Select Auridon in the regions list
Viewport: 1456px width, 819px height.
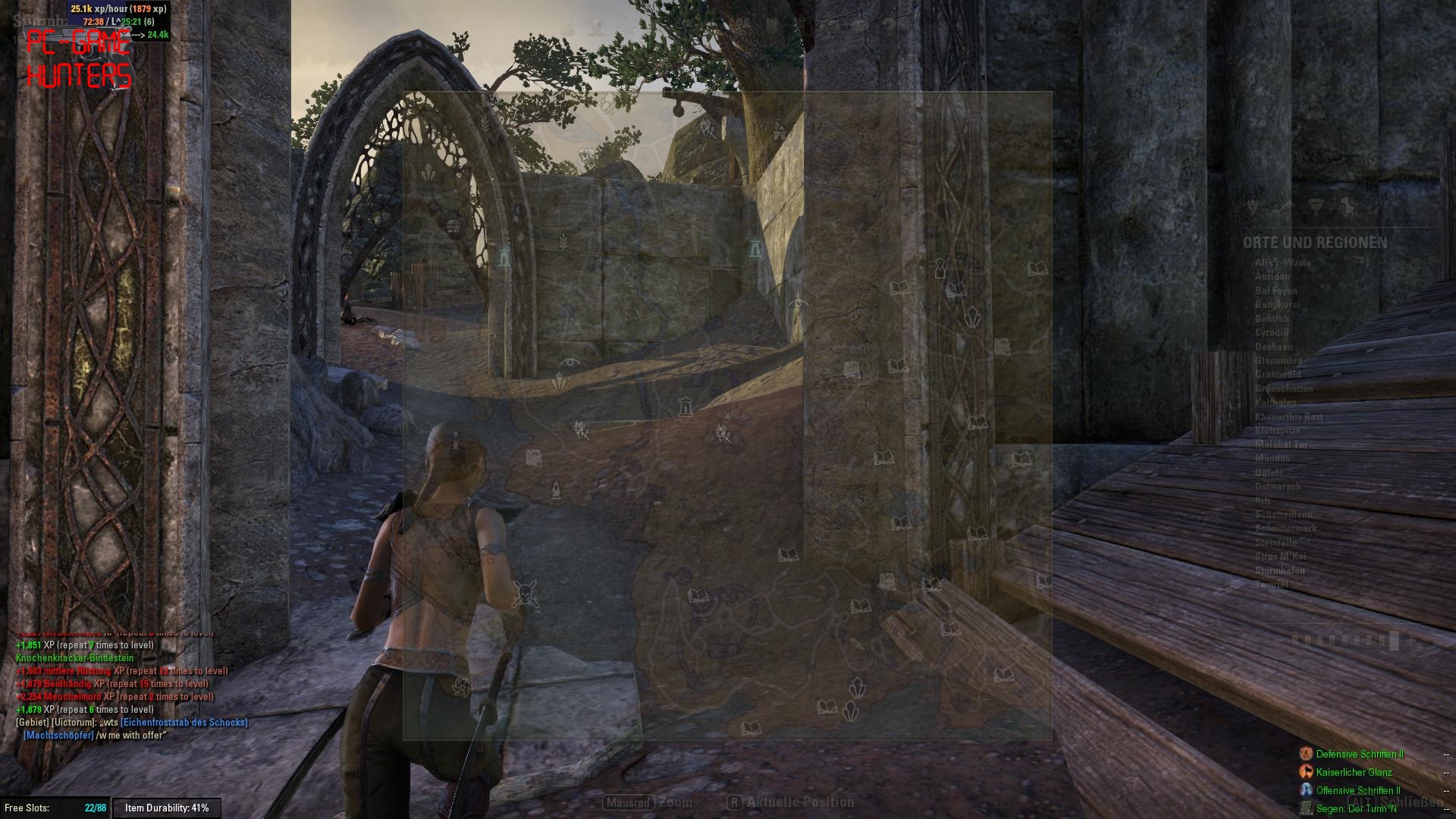pyautogui.click(x=1272, y=277)
